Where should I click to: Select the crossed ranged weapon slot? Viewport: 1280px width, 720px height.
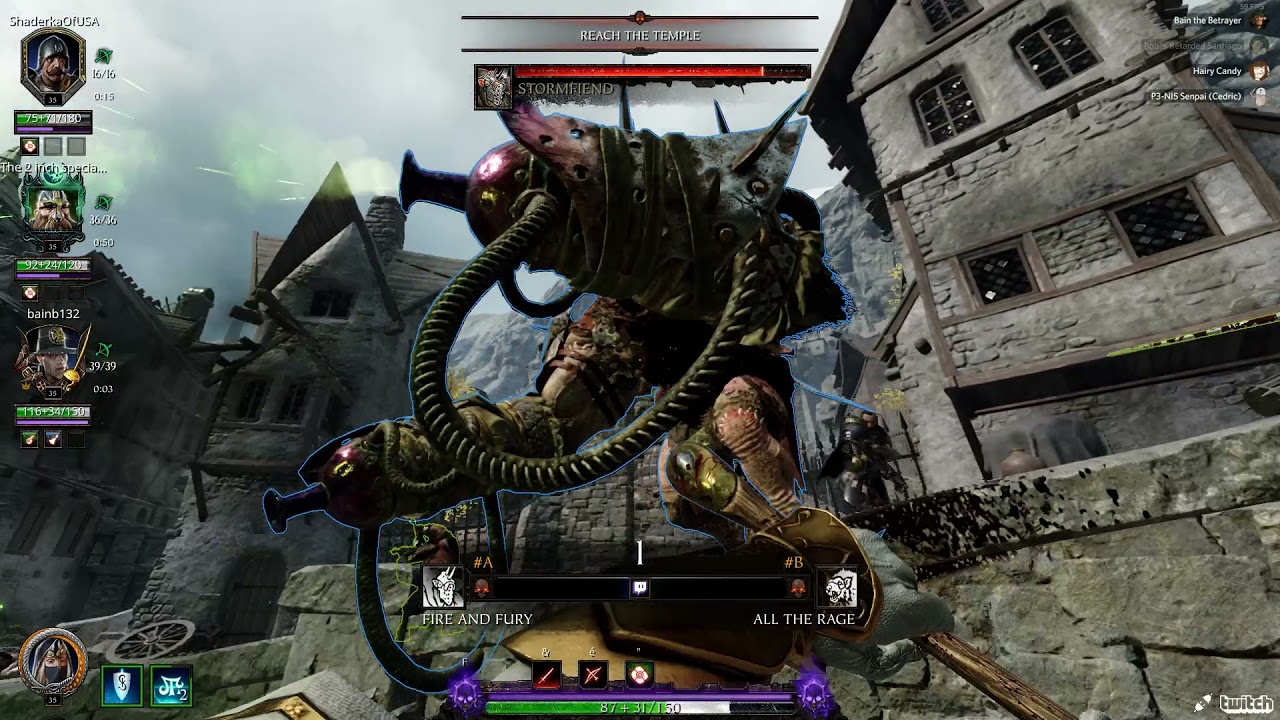click(593, 676)
